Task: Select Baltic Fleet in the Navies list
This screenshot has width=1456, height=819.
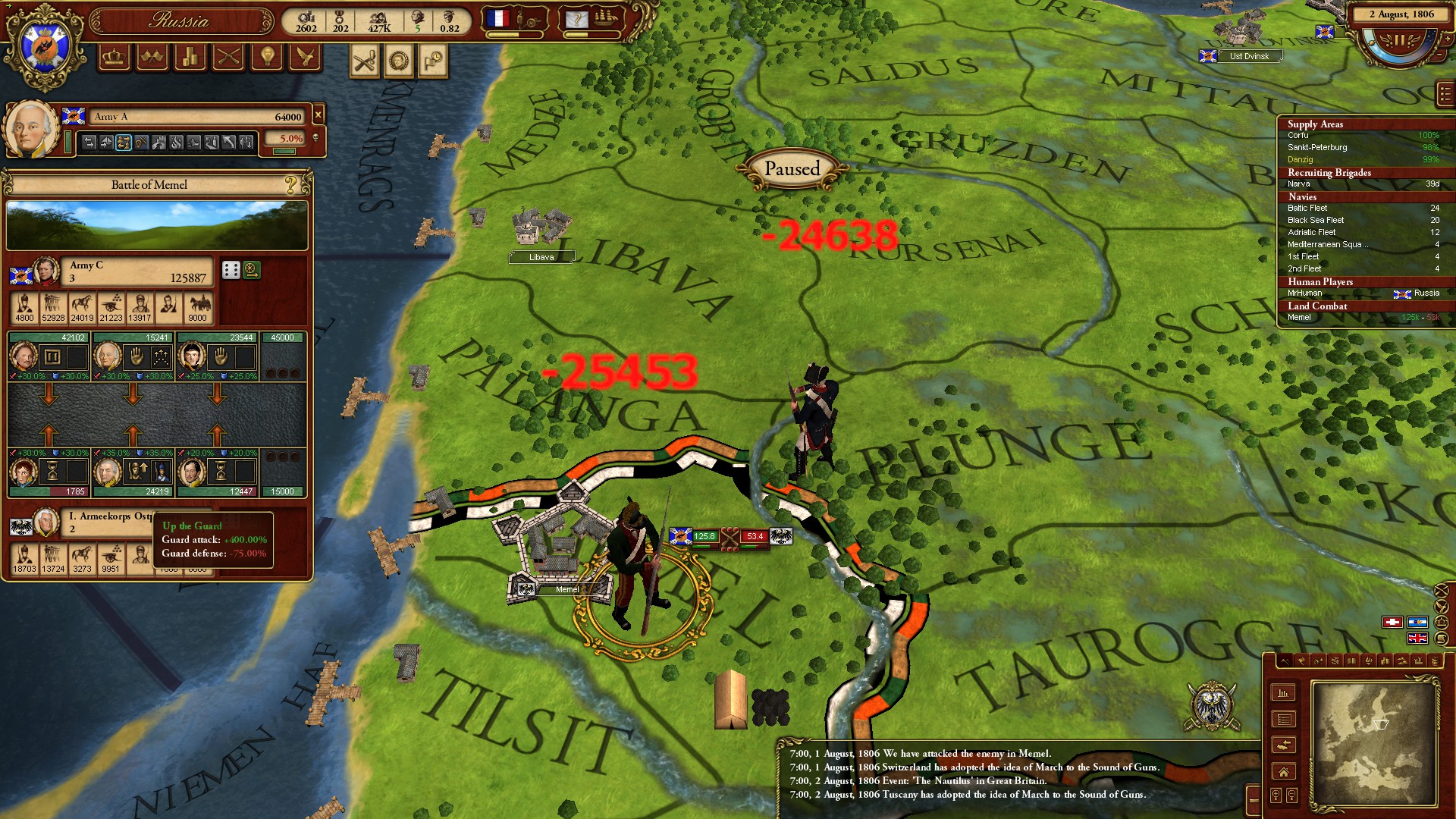Action: (1307, 208)
